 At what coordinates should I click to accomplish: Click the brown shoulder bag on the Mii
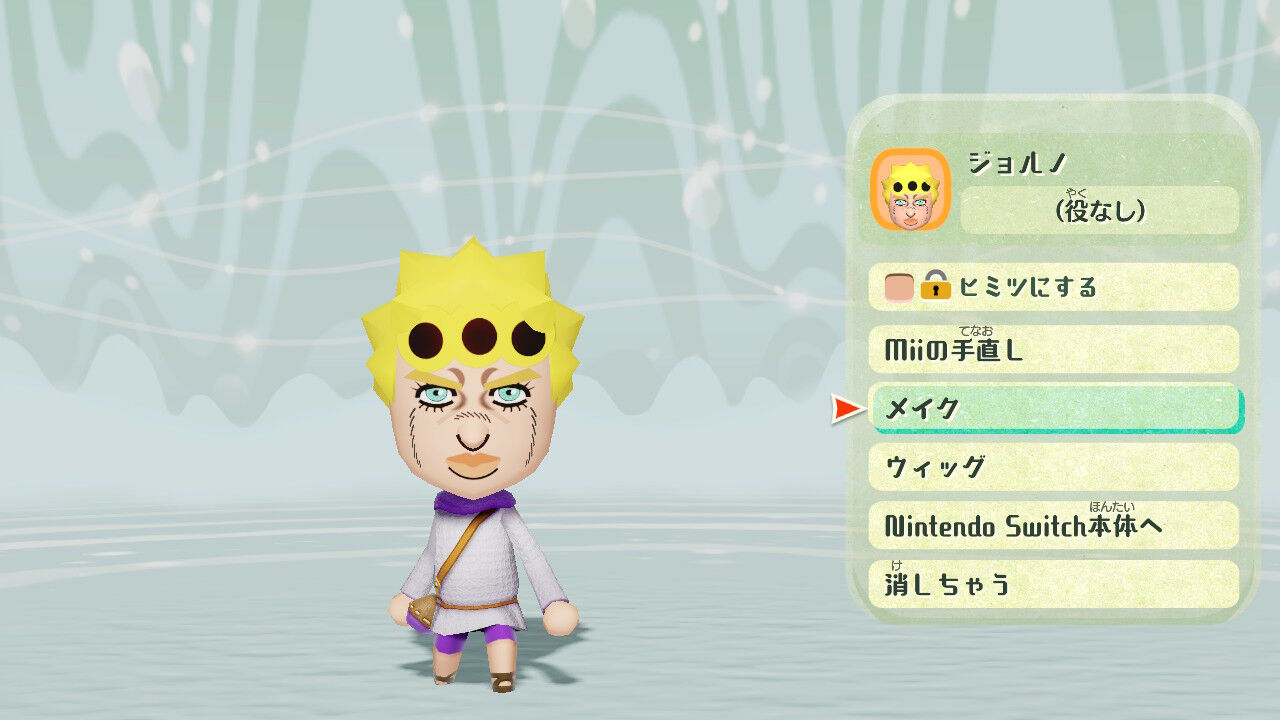(x=420, y=610)
